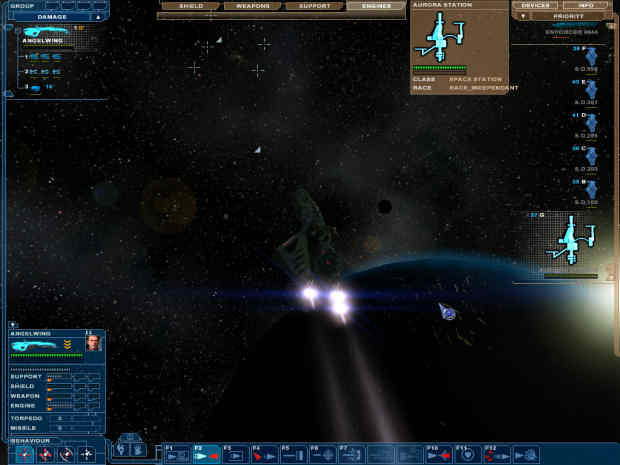
Task: Activate the F1 command slot
Action: [x=177, y=455]
